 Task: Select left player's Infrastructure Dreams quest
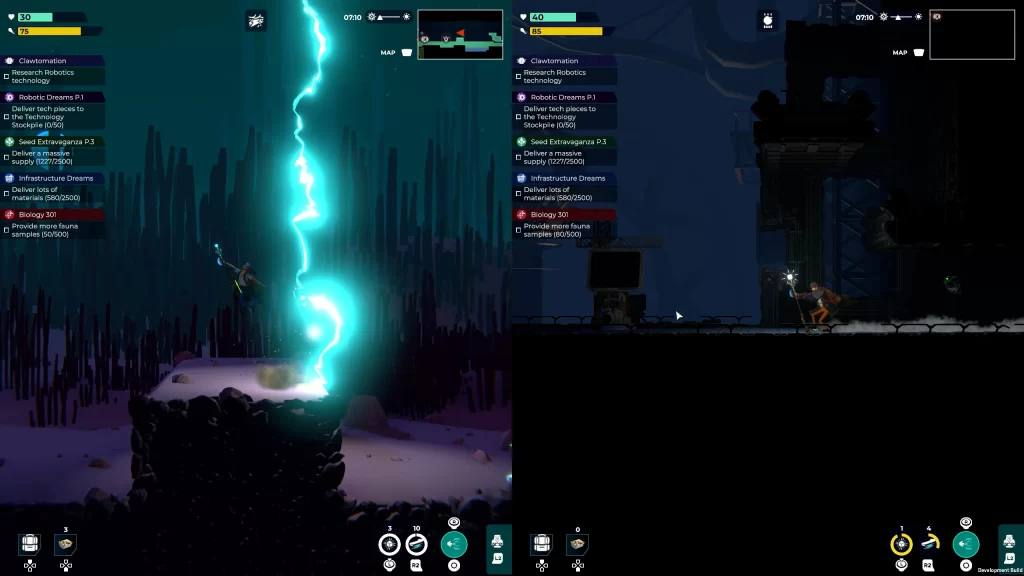pyautogui.click(x=55, y=178)
